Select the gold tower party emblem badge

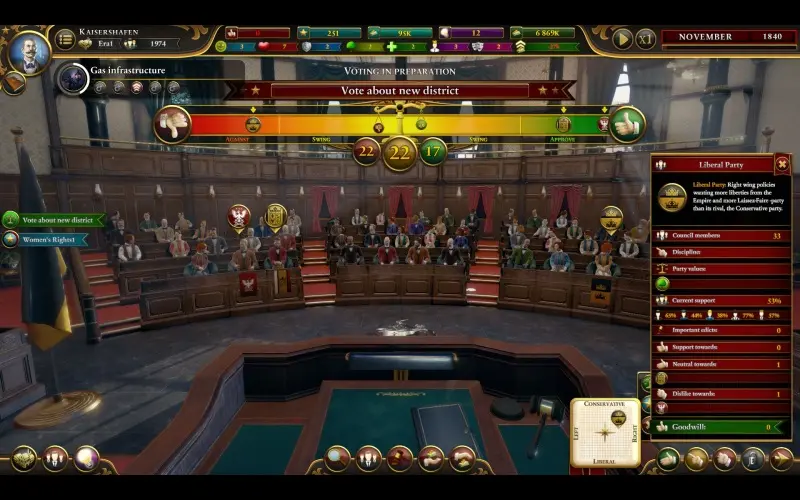[x=275, y=214]
